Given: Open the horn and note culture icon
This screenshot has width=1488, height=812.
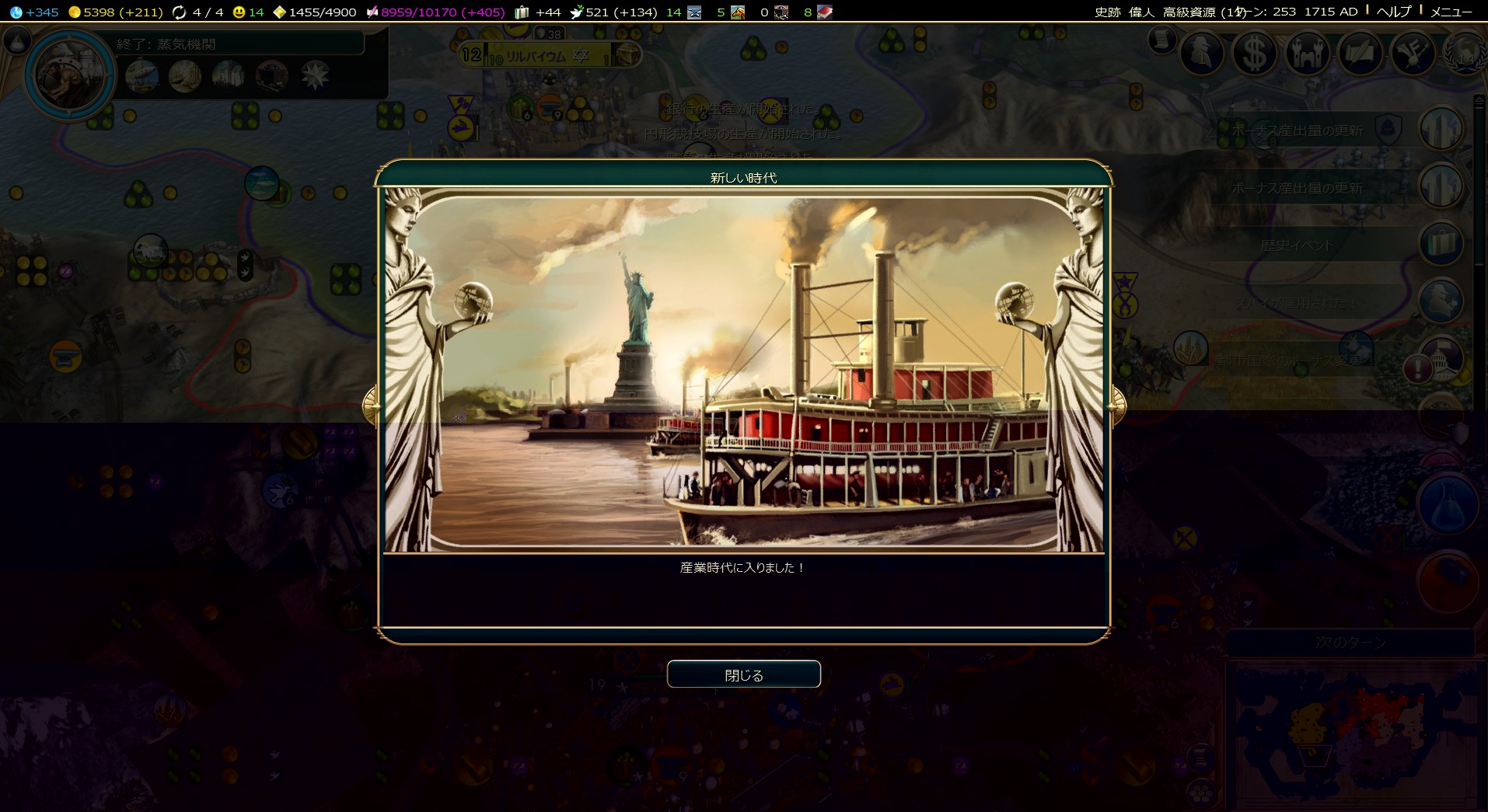Looking at the screenshot, I should [x=1413, y=54].
